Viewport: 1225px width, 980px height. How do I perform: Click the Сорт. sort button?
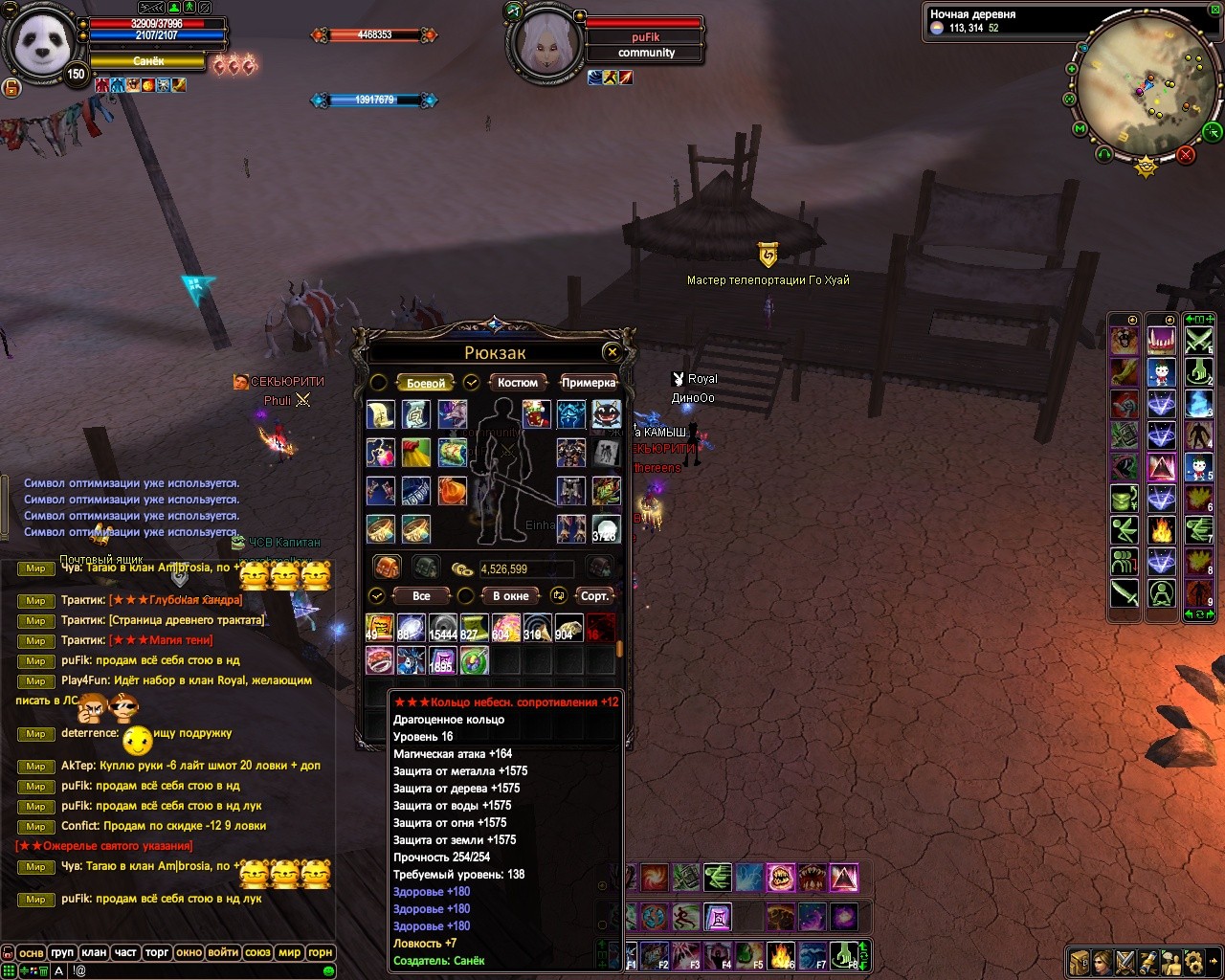[594, 596]
